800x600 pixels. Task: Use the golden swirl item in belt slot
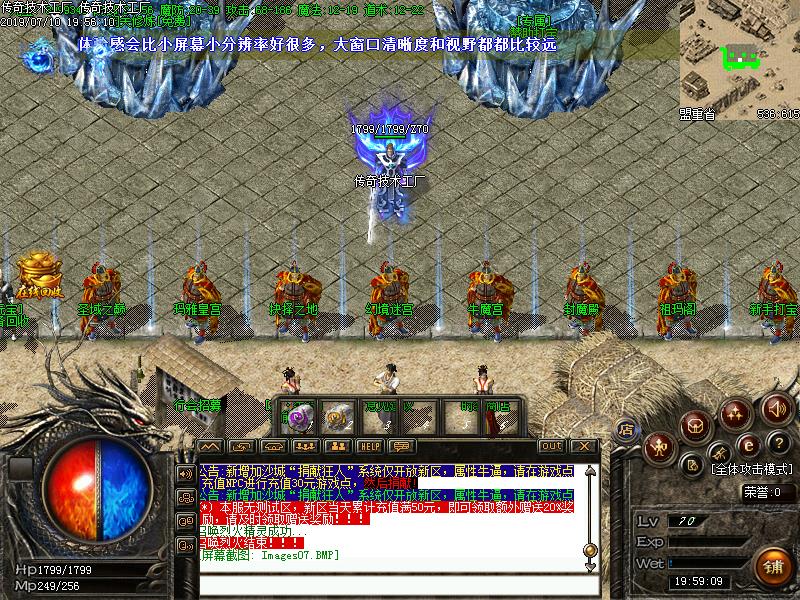pyautogui.click(x=336, y=416)
